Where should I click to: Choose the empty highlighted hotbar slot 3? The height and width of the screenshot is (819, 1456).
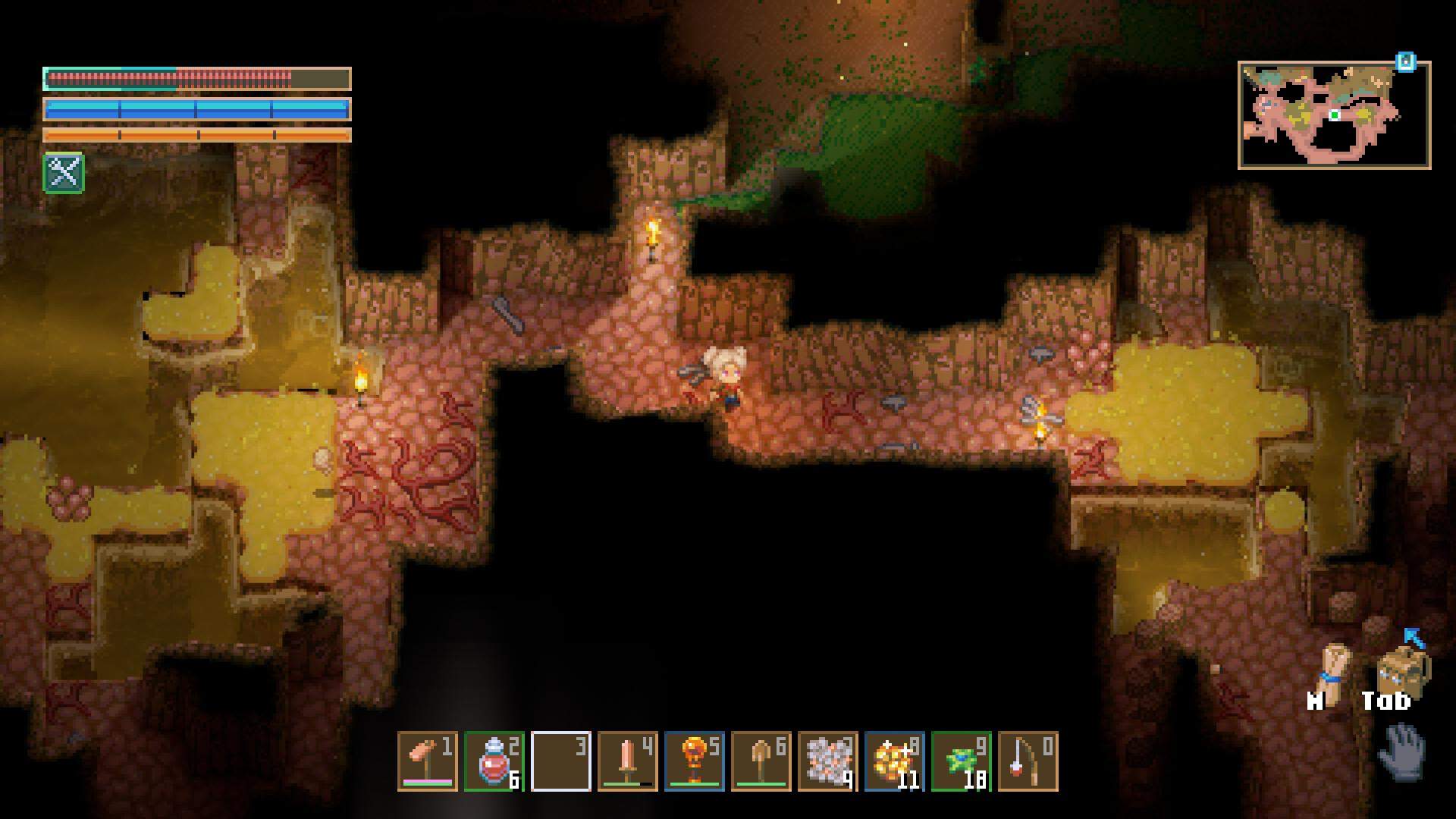560,761
